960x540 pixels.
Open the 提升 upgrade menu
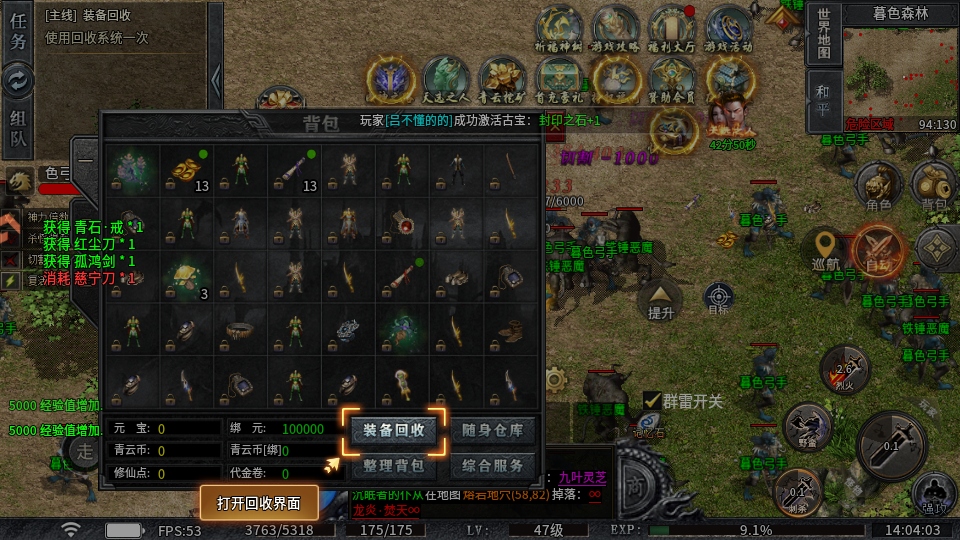661,298
